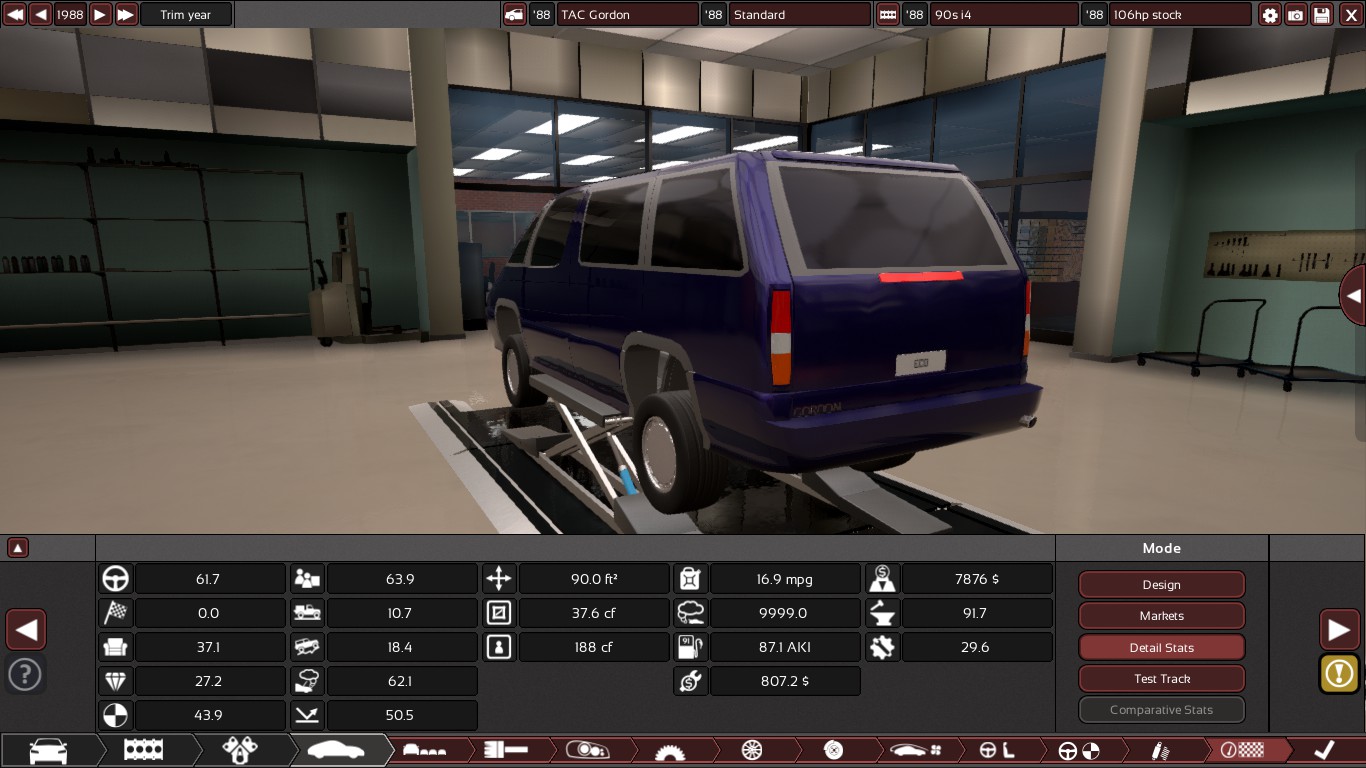Select the finish checkmark tab
This screenshot has width=1366, height=768.
point(1323,750)
